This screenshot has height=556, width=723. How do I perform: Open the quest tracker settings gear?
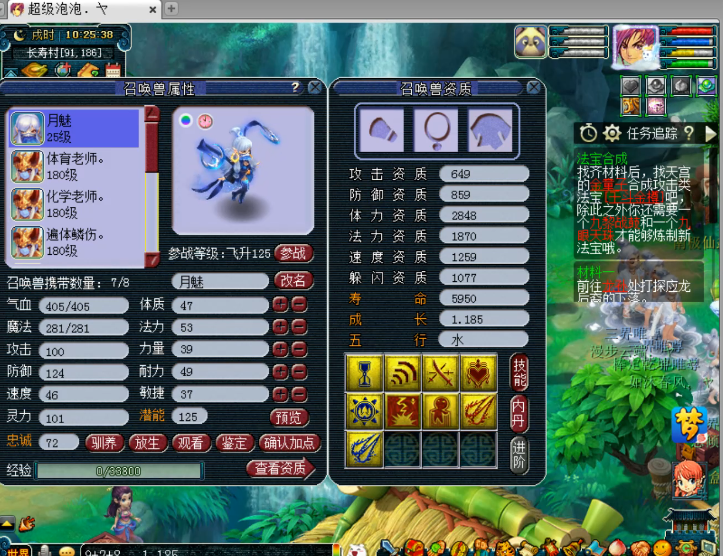(611, 133)
